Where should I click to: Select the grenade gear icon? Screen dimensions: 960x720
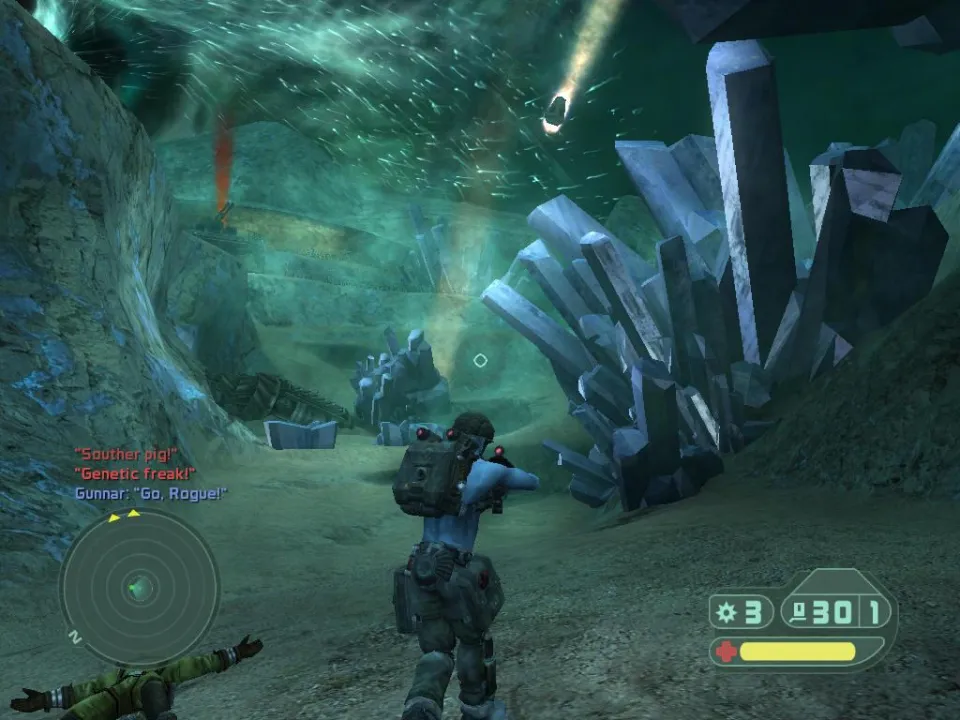pyautogui.click(x=725, y=612)
